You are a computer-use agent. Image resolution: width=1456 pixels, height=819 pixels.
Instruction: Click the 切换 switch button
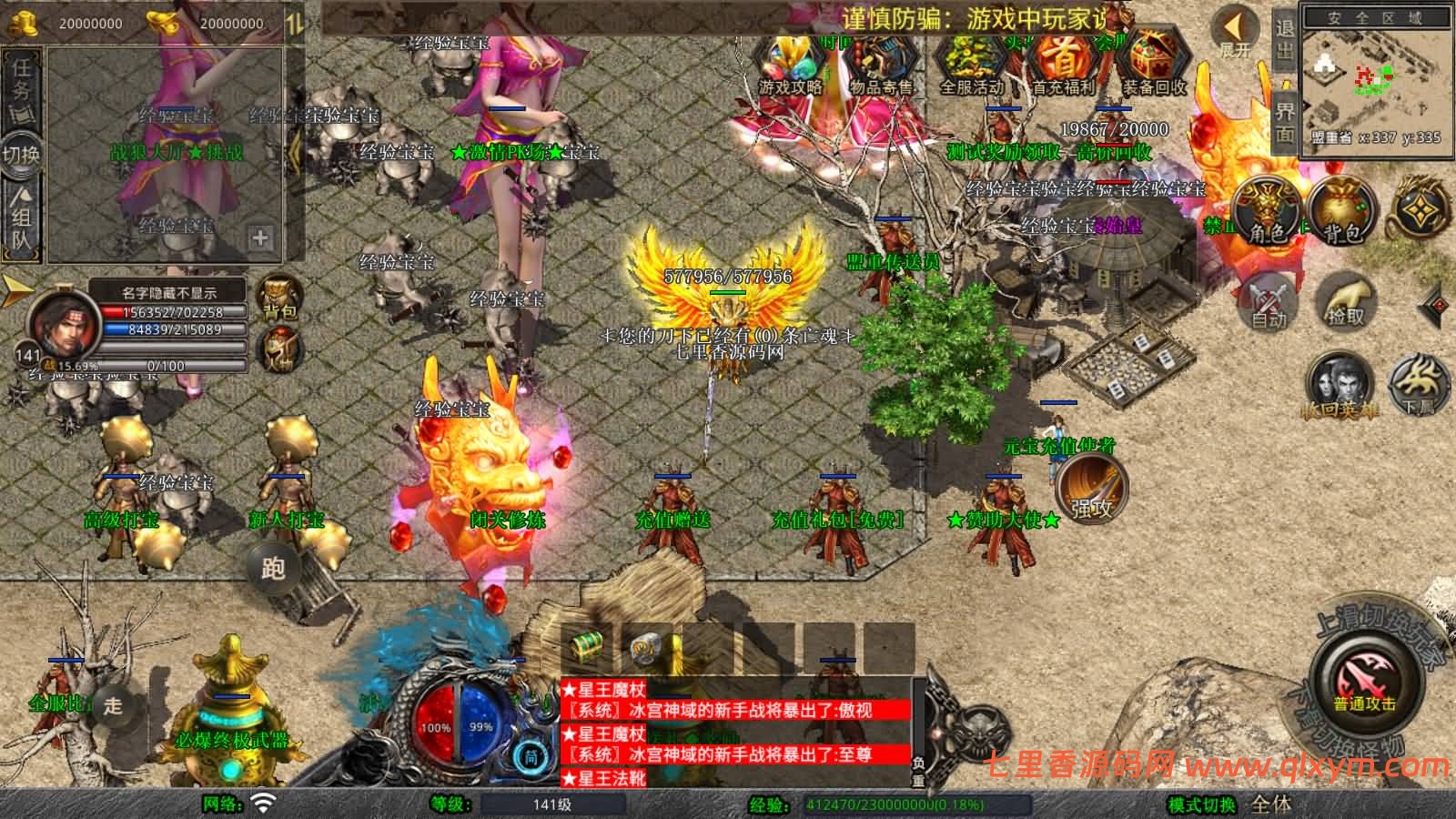click(21, 153)
